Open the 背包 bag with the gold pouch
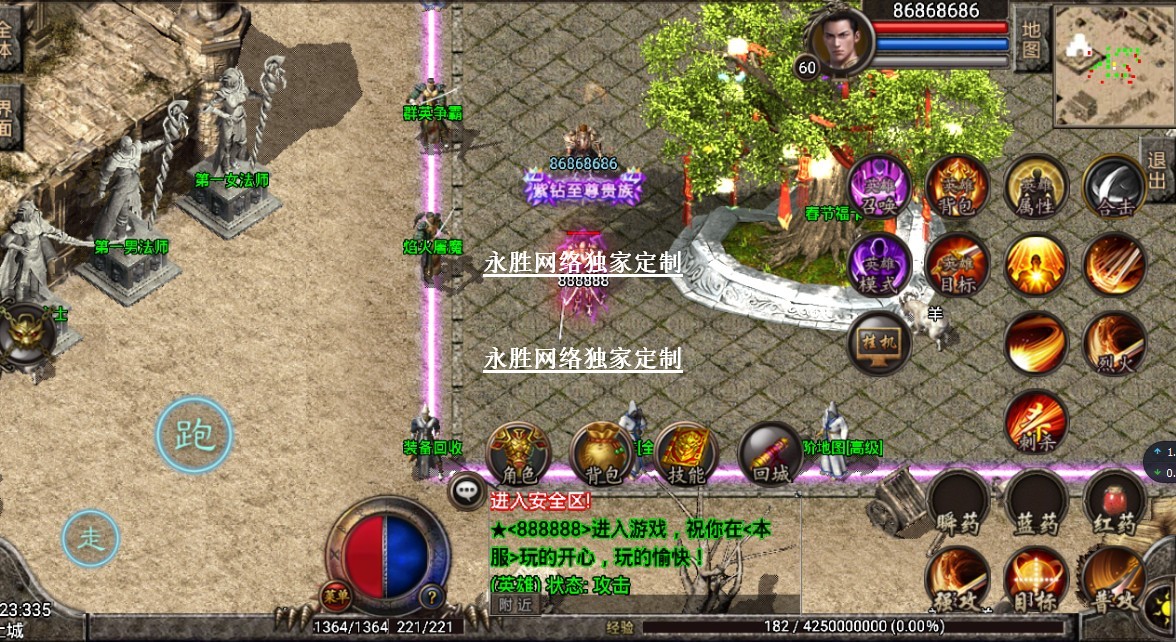Screen dimensions: 1176x642 coord(602,455)
